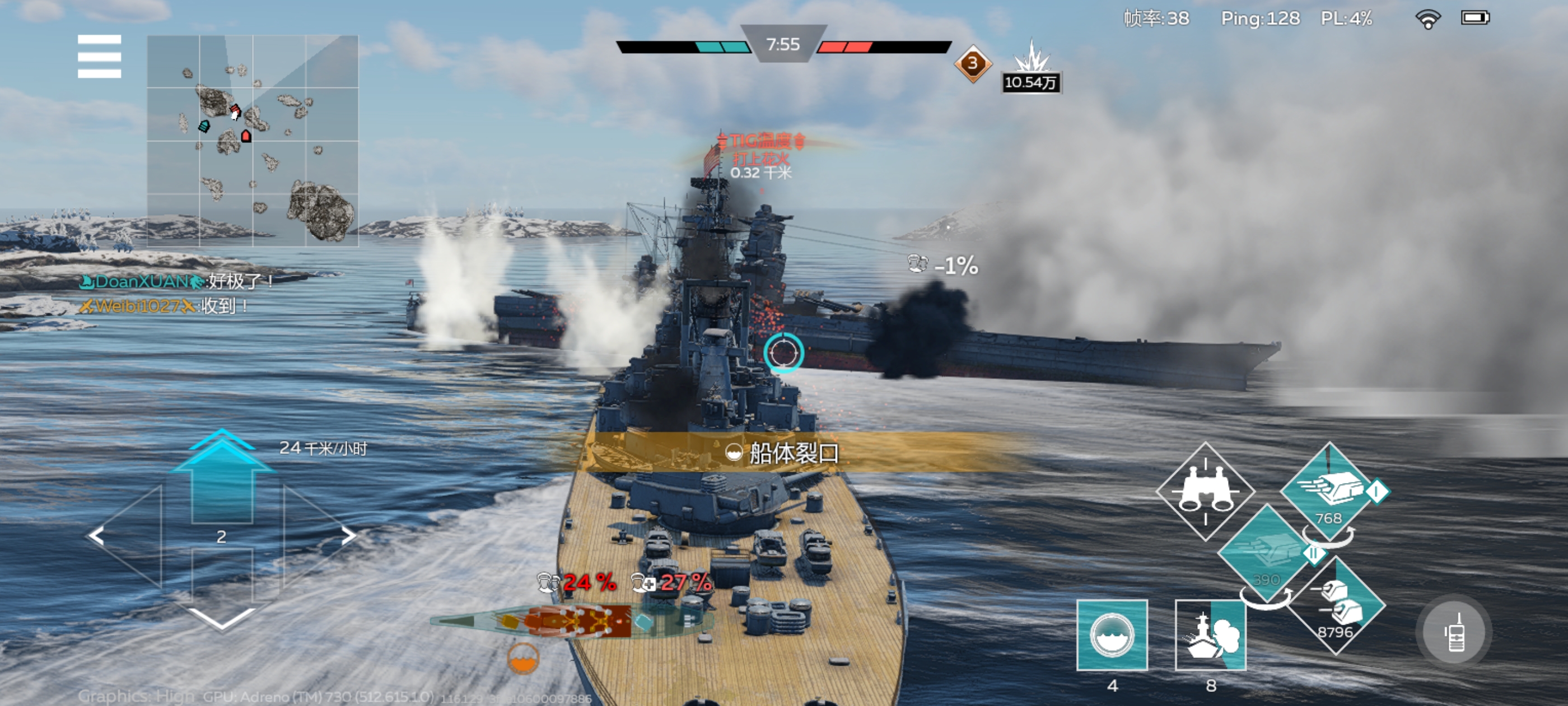This screenshot has height=706, width=1568.
Task: Steer left with the left rudder arrow
Action: 97,536
